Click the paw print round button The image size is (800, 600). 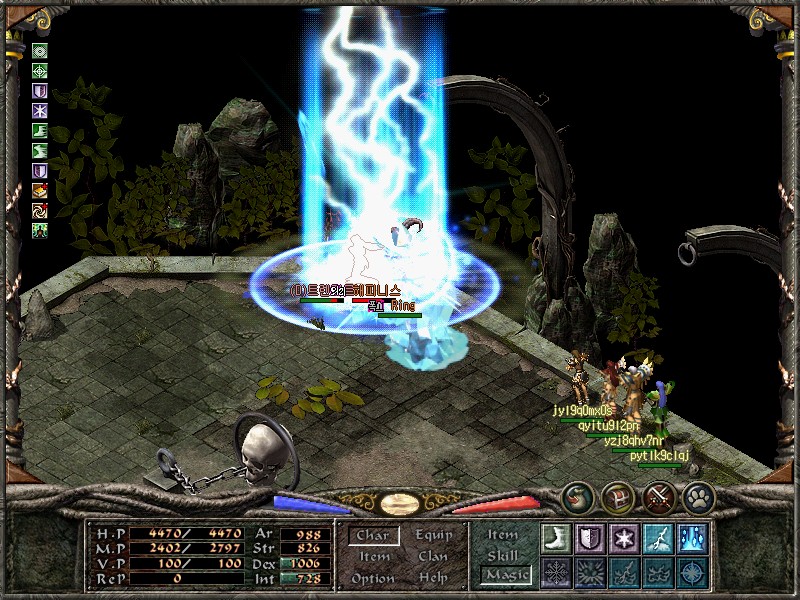click(697, 496)
